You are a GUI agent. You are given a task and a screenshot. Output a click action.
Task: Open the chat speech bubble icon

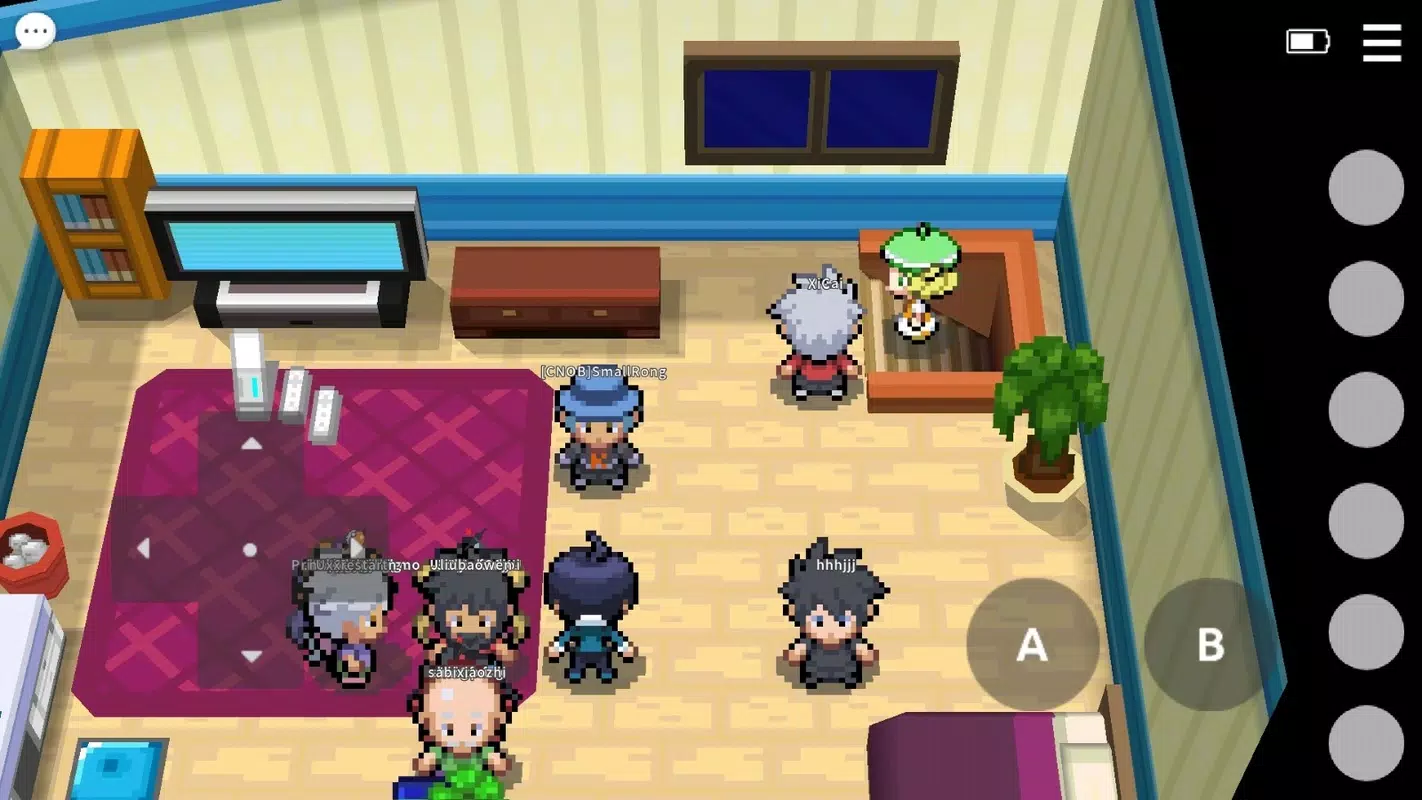click(35, 30)
